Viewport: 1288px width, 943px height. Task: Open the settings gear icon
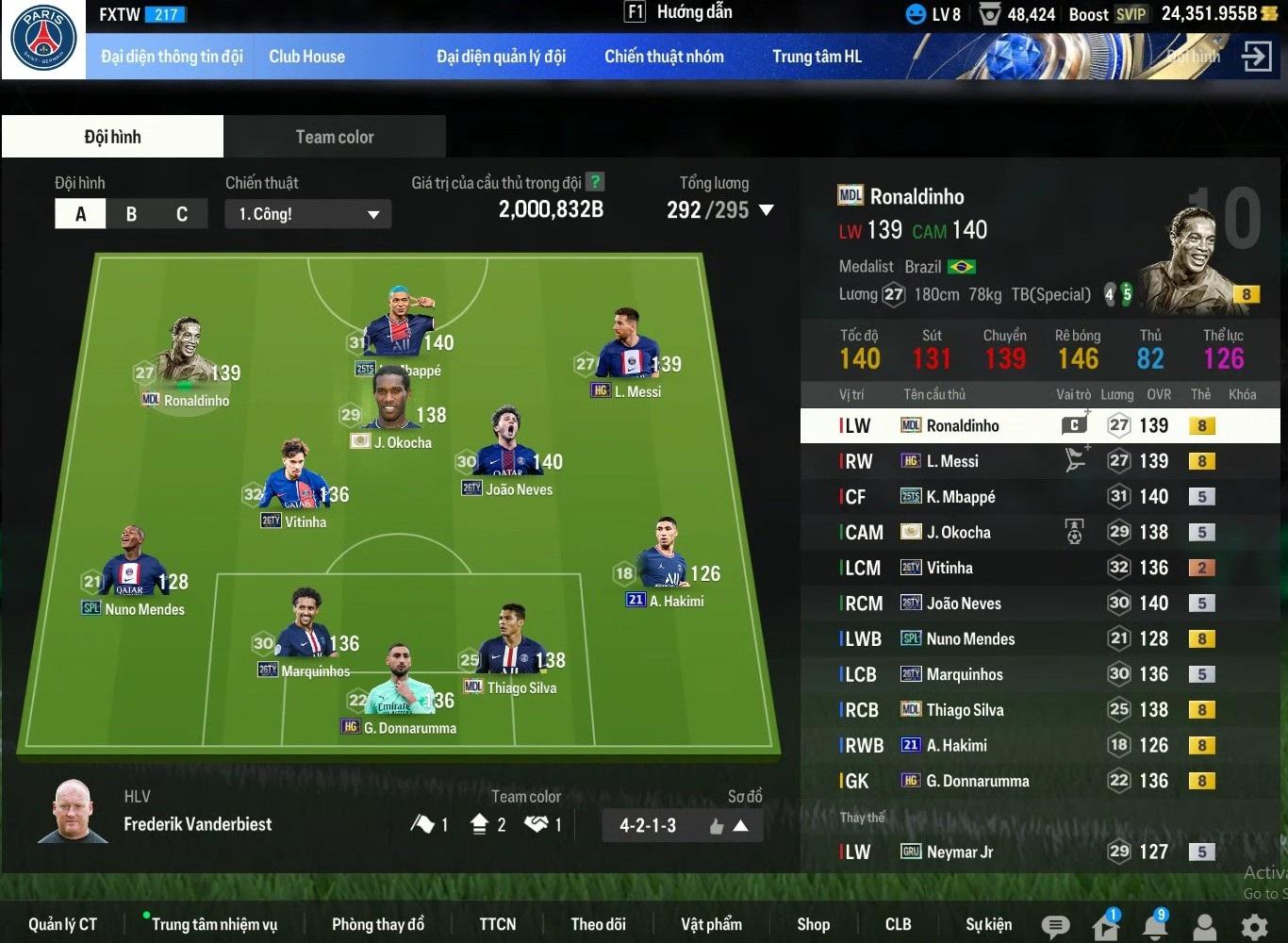(x=1254, y=926)
